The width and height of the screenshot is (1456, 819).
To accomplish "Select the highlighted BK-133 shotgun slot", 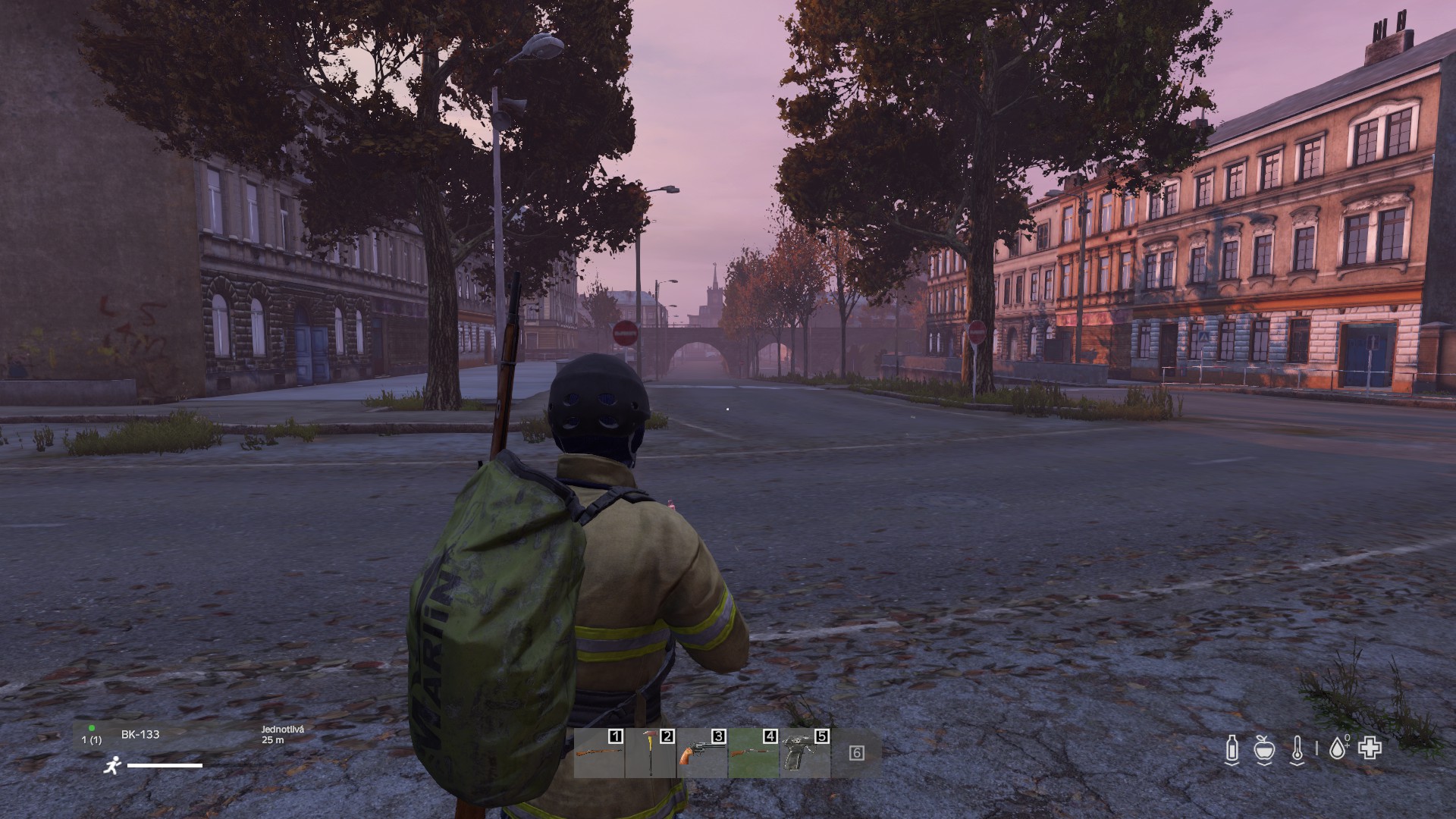I will [754, 753].
